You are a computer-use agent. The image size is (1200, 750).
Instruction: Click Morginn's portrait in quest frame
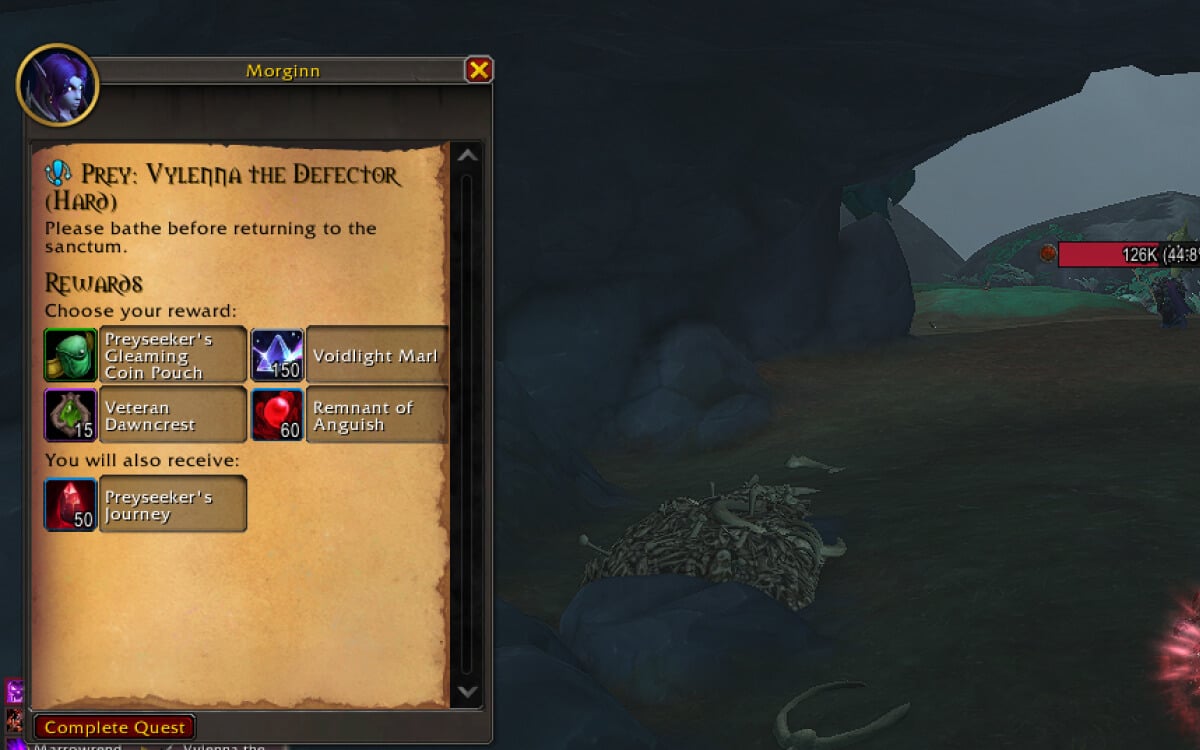[58, 85]
